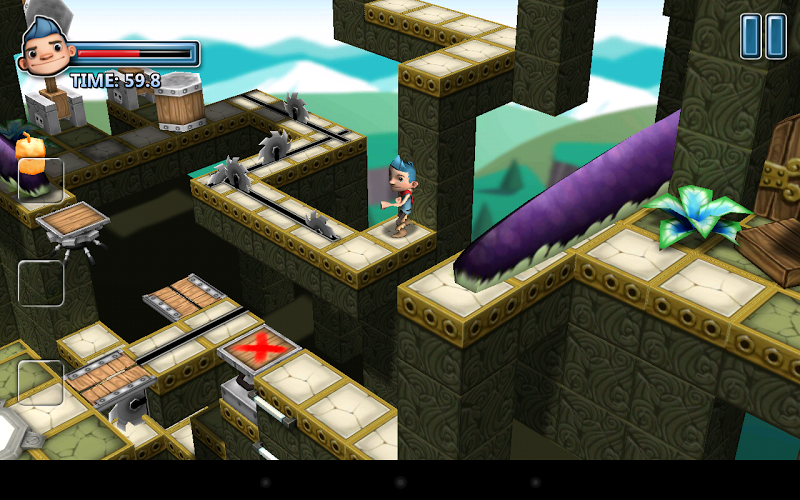Pause the game with the top-right button
Viewport: 800px width, 500px height.
tap(763, 36)
